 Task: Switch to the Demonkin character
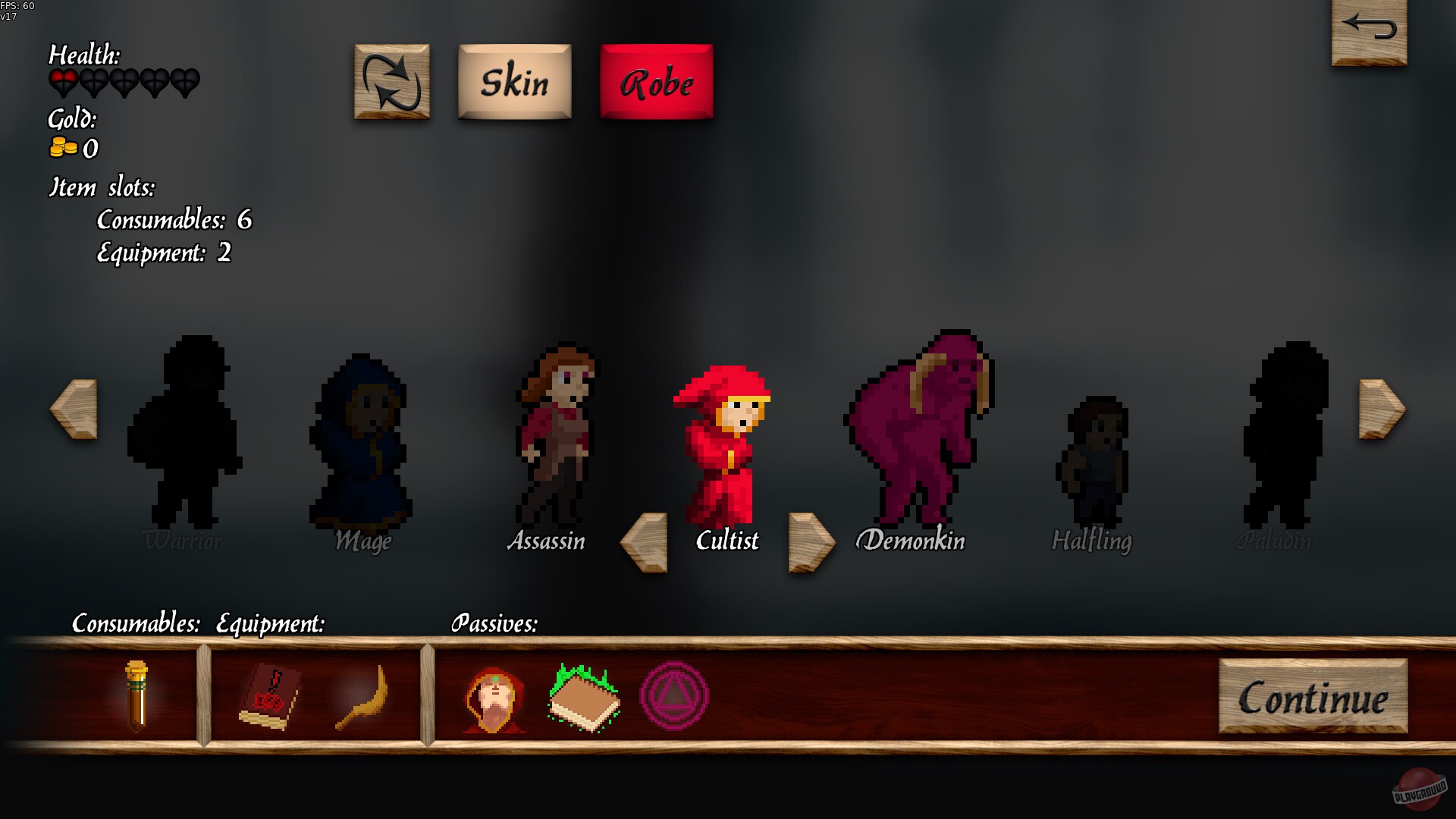919,432
